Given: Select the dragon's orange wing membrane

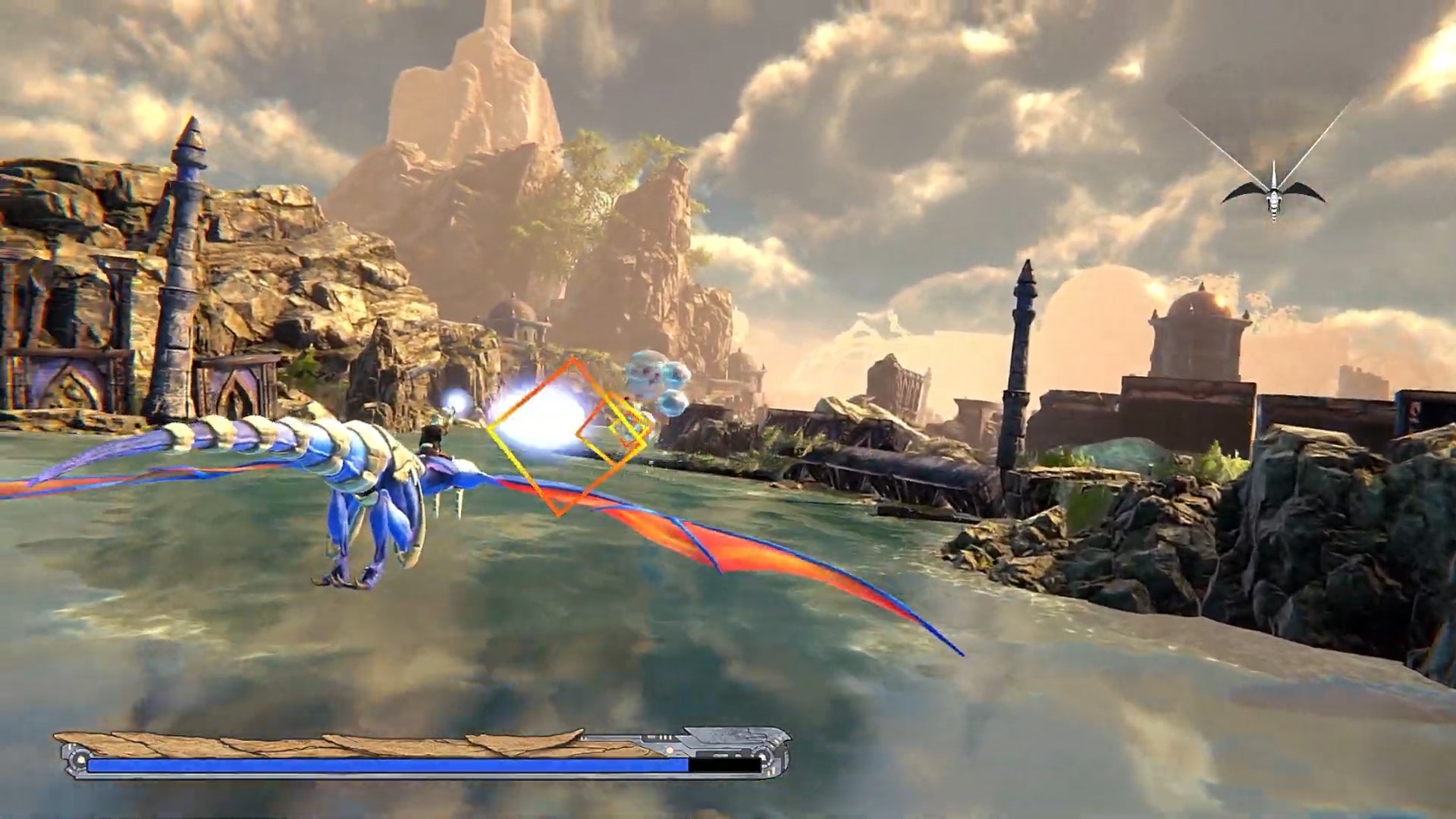Looking at the screenshot, I should (x=758, y=546).
